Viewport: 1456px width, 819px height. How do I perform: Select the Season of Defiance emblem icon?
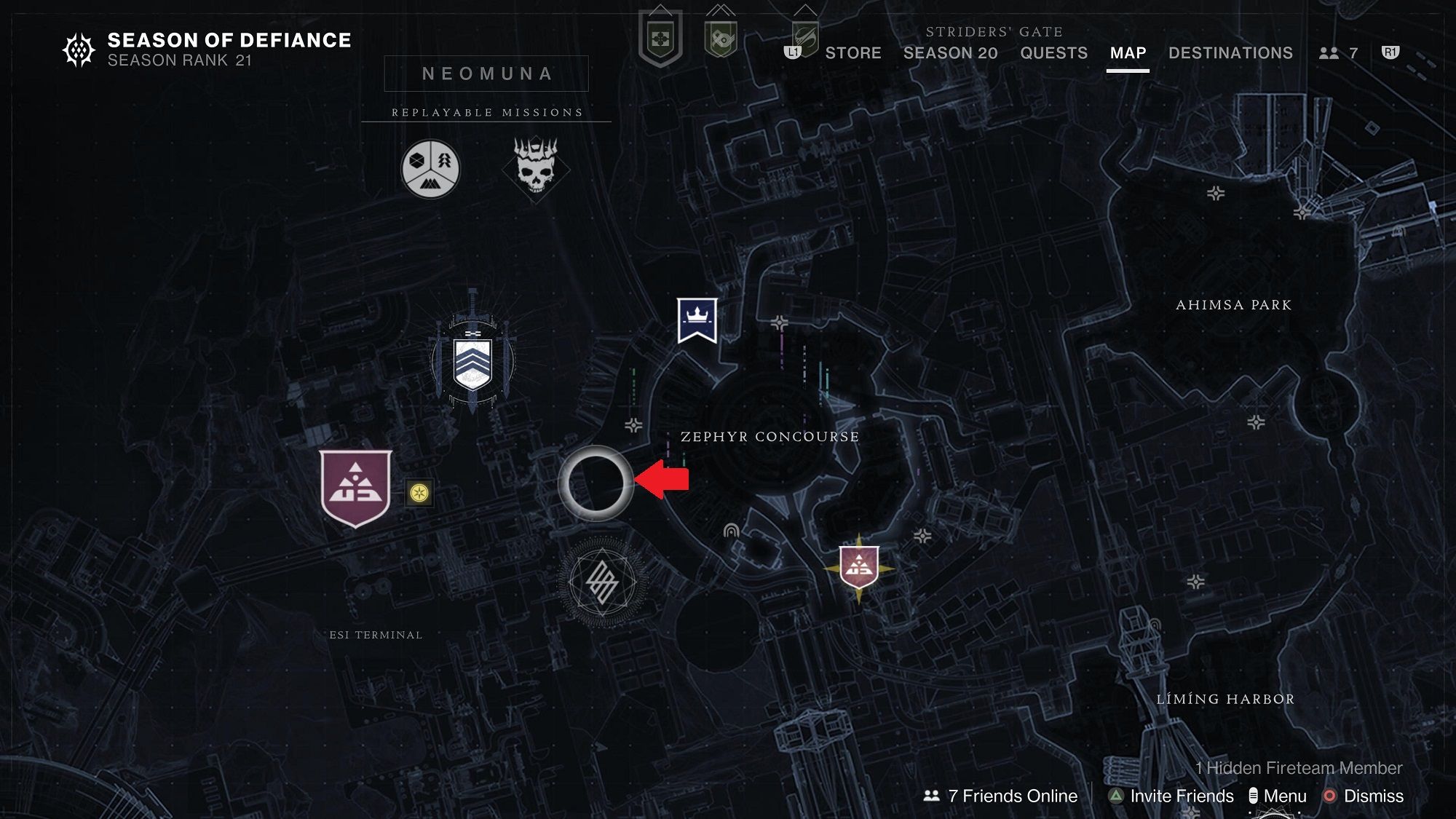click(x=78, y=49)
